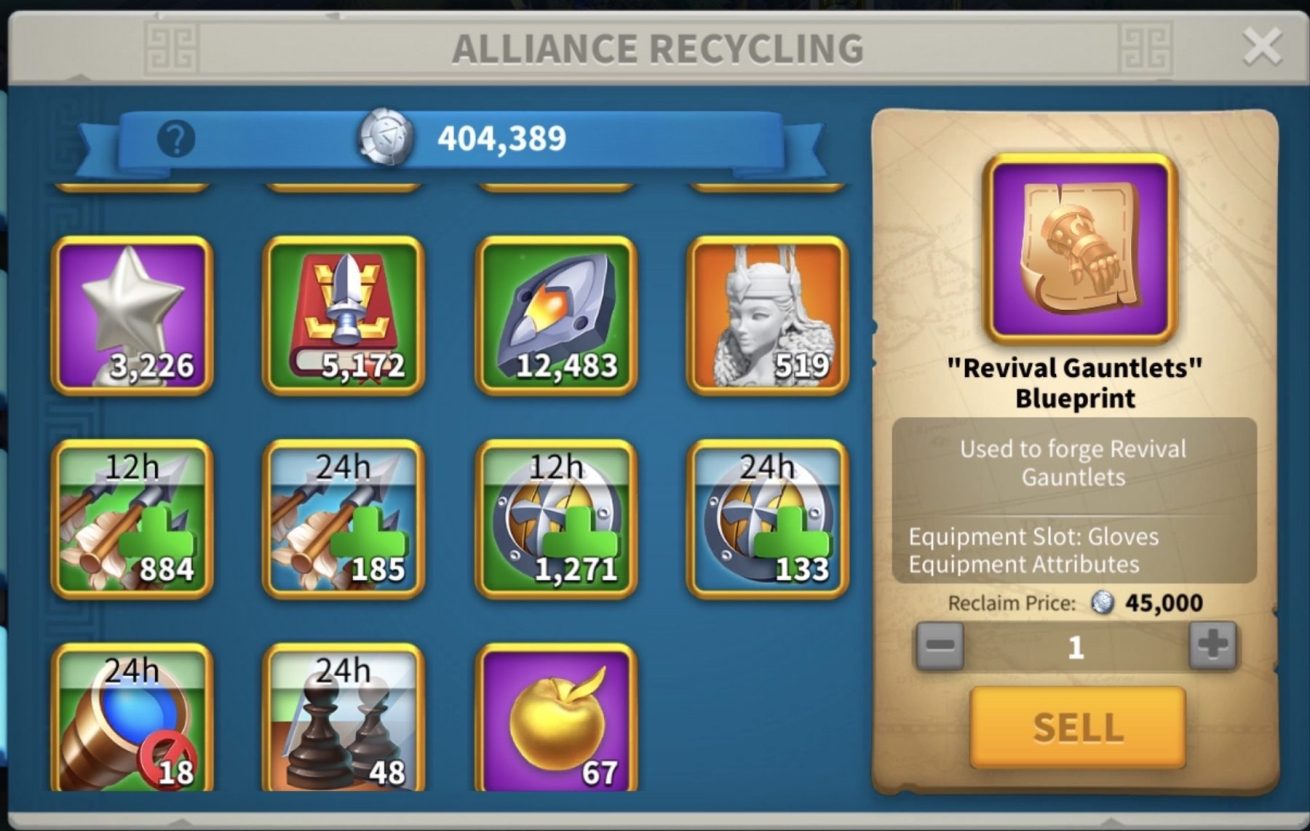
Task: Select the 12h arrows boost with 884
Action: [x=132, y=519]
